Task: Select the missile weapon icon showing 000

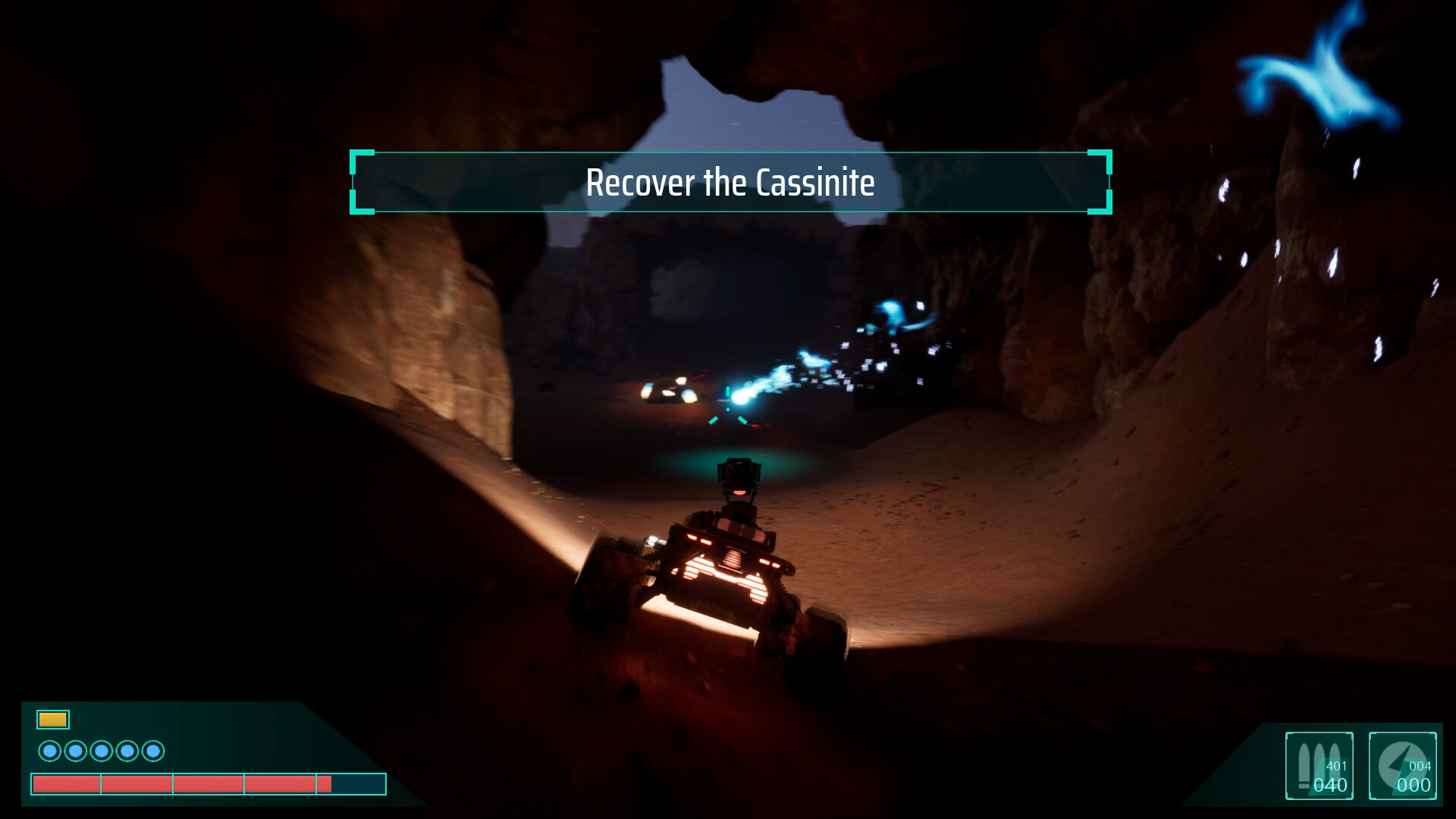Action: coord(1403,766)
